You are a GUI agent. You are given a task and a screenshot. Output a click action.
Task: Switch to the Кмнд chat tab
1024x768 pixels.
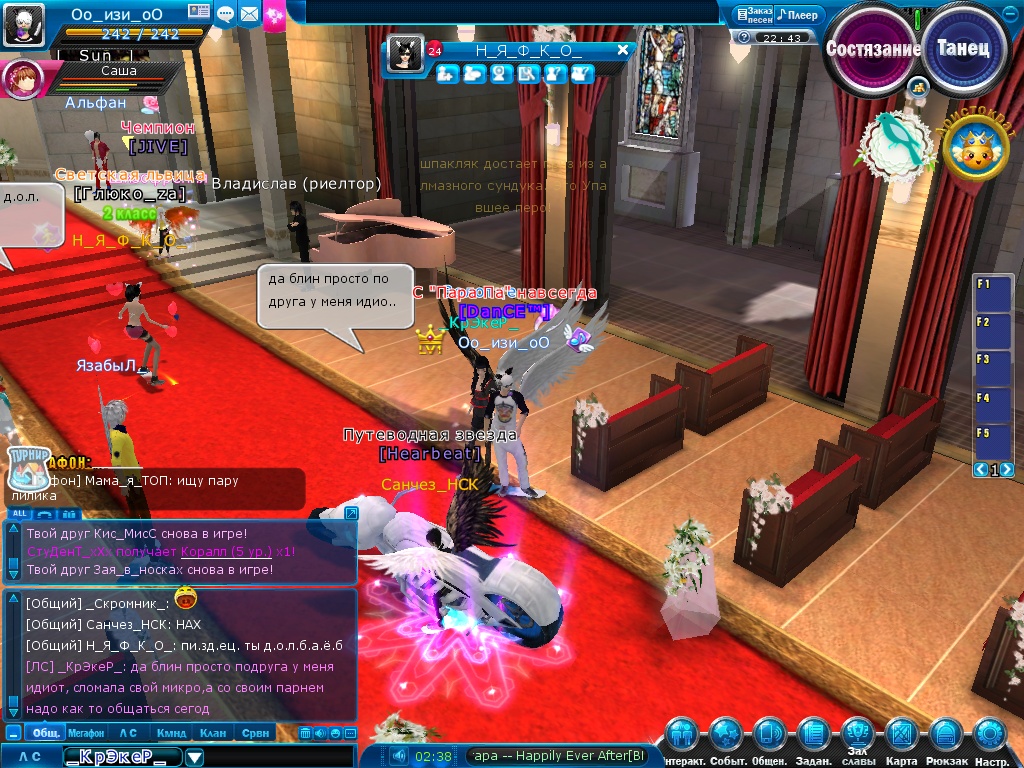(x=171, y=733)
